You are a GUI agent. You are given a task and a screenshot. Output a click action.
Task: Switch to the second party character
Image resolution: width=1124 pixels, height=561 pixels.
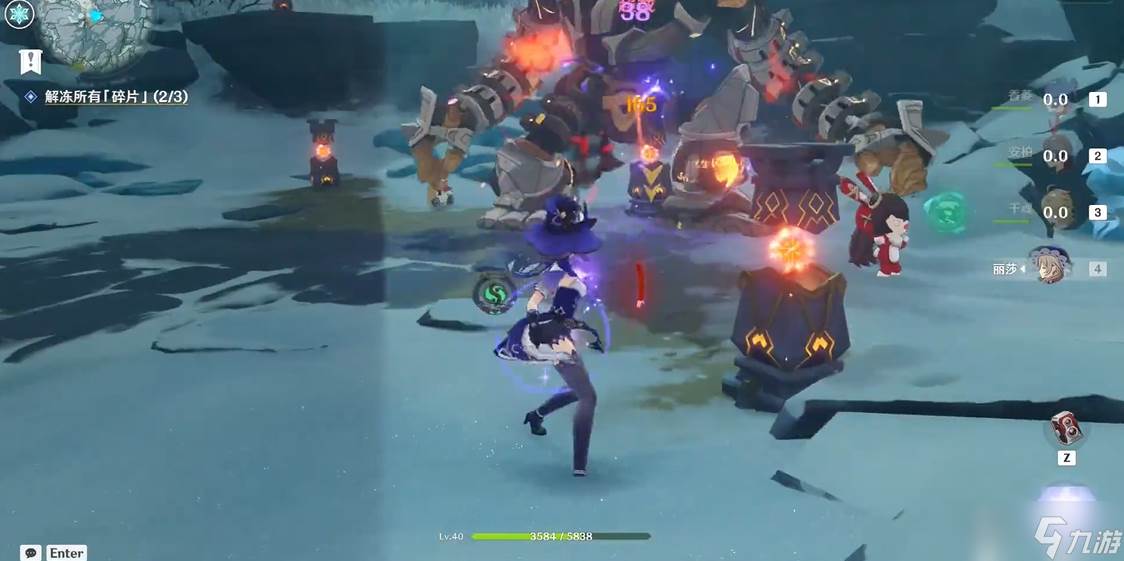click(x=1060, y=155)
